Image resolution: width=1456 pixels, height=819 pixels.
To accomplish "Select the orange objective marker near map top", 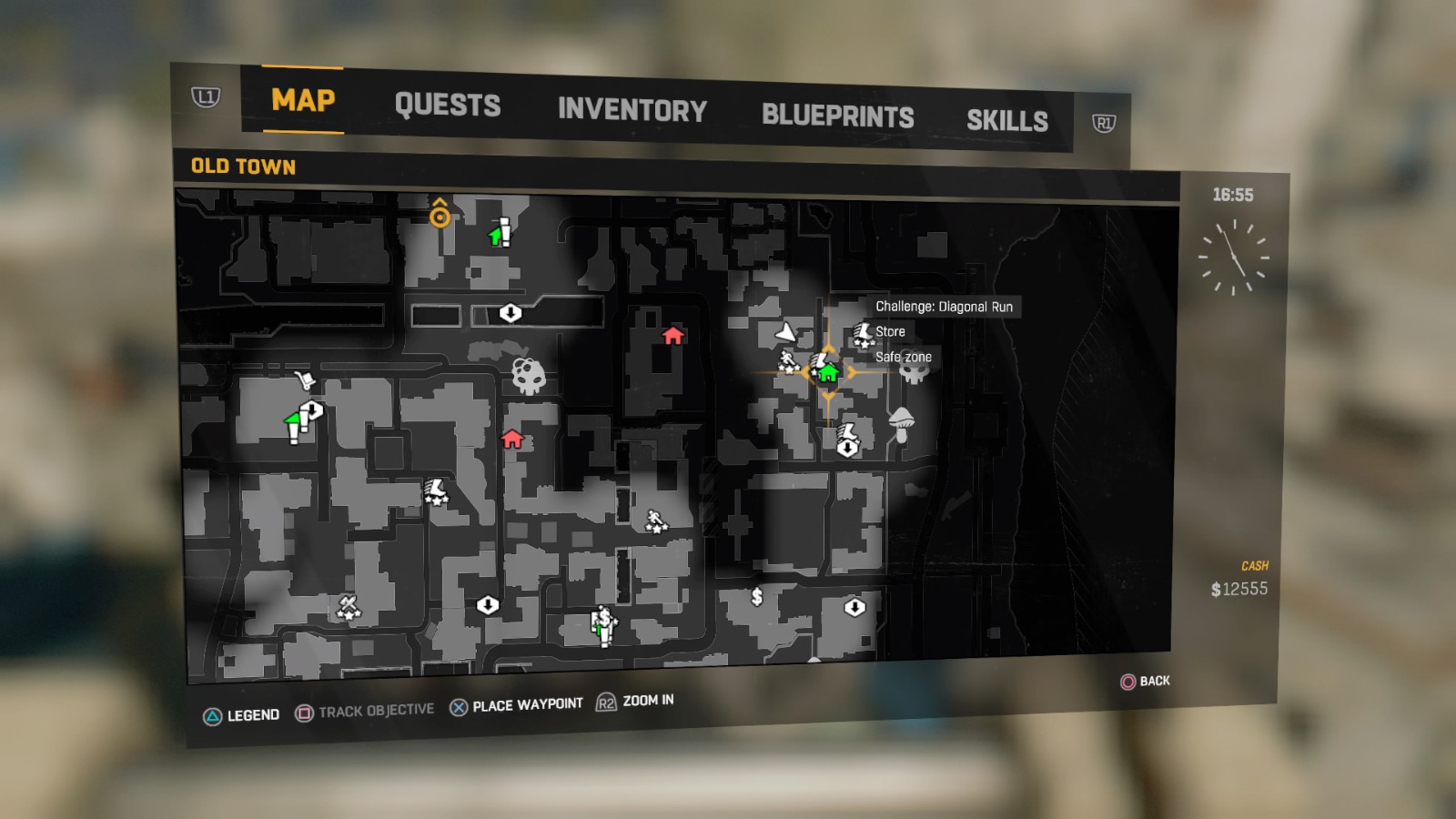I will [x=440, y=217].
